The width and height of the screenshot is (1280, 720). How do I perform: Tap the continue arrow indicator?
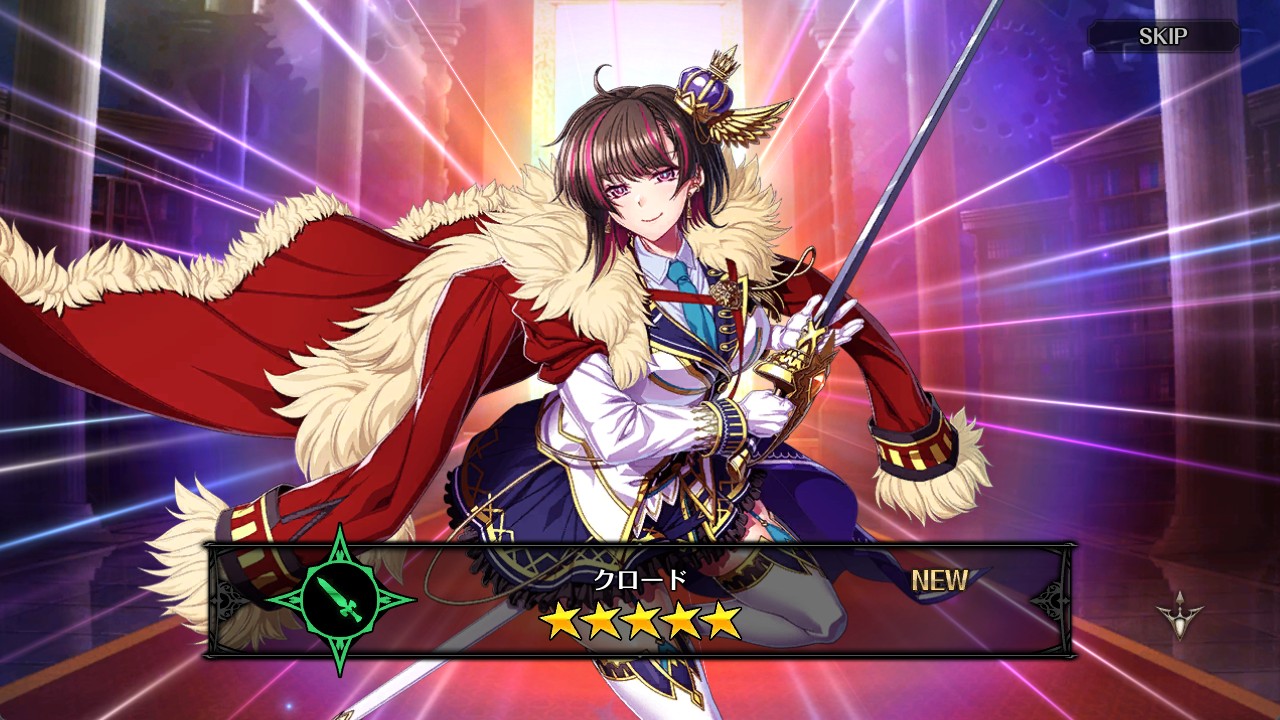(1179, 610)
